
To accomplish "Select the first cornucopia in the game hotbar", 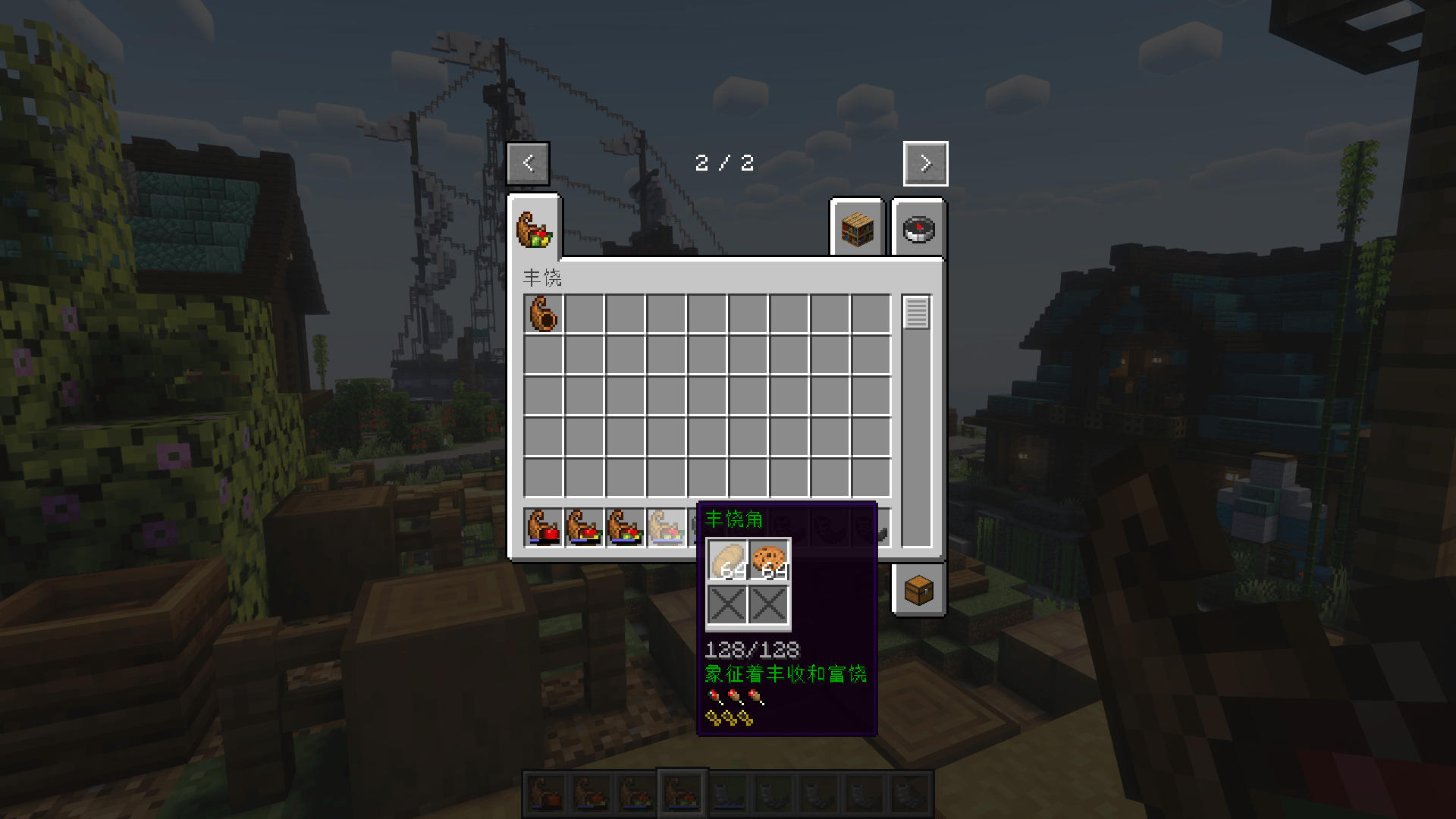I will pos(545,791).
